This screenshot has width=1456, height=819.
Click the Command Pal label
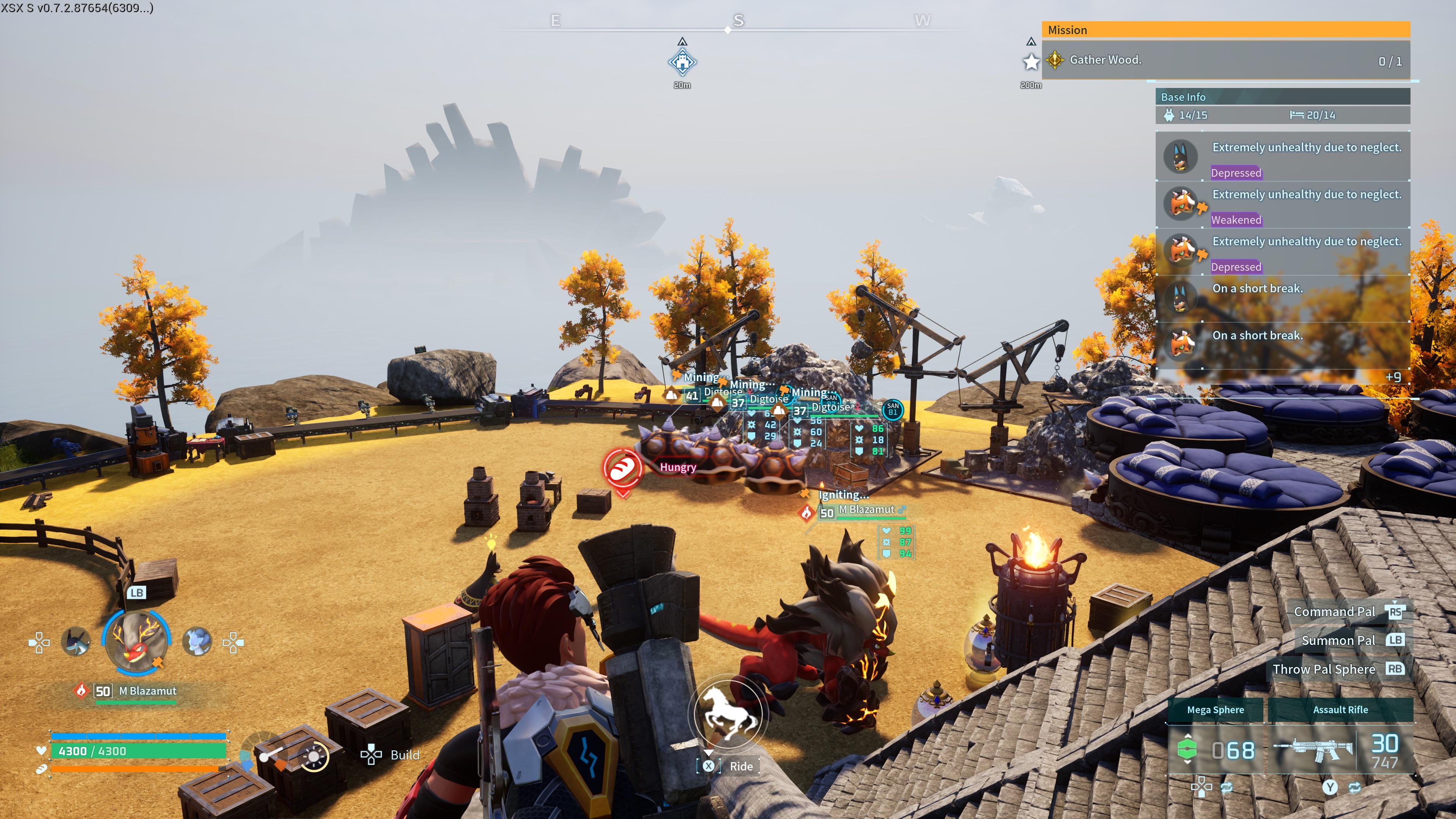(1334, 612)
